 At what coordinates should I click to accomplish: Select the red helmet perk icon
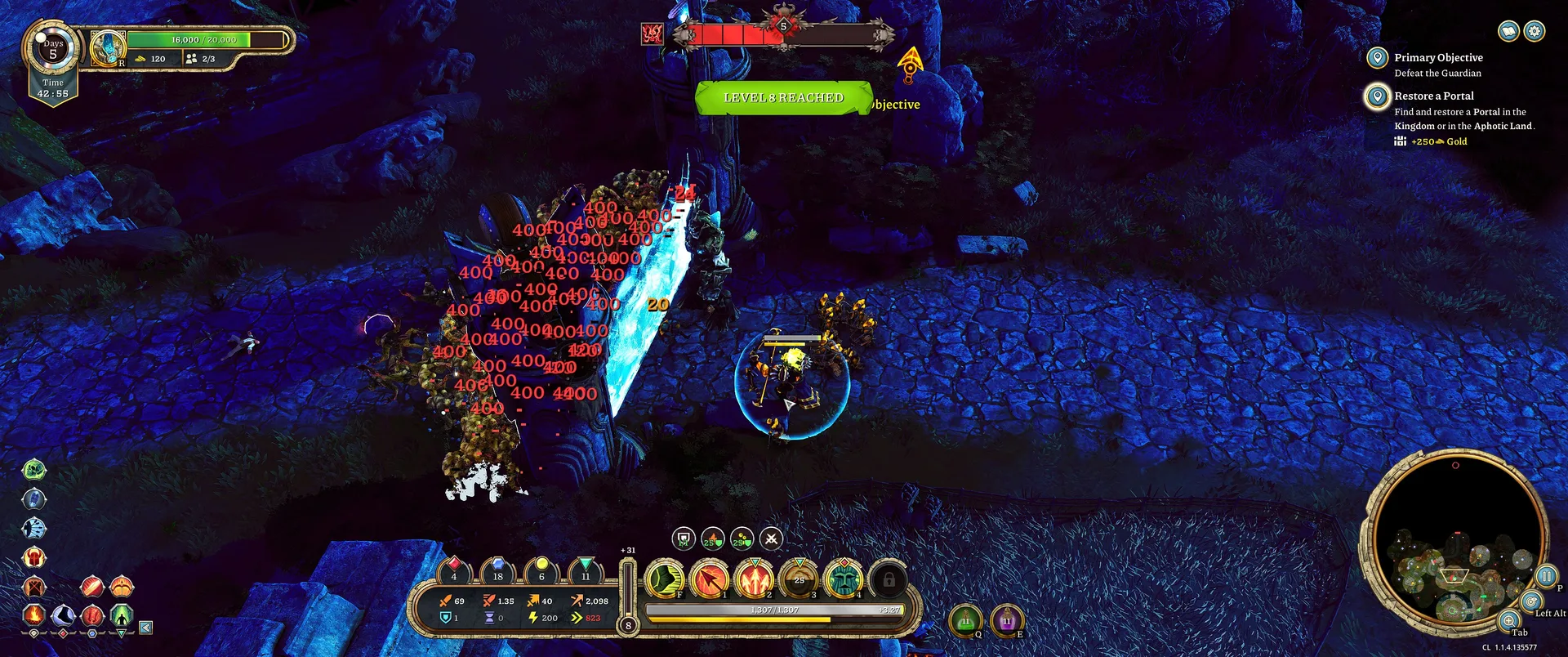(x=33, y=558)
